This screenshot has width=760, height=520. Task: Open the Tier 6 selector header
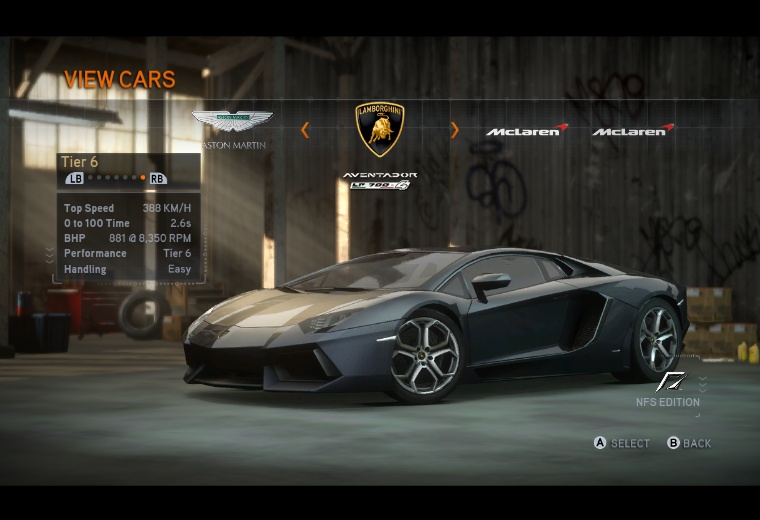coord(80,162)
